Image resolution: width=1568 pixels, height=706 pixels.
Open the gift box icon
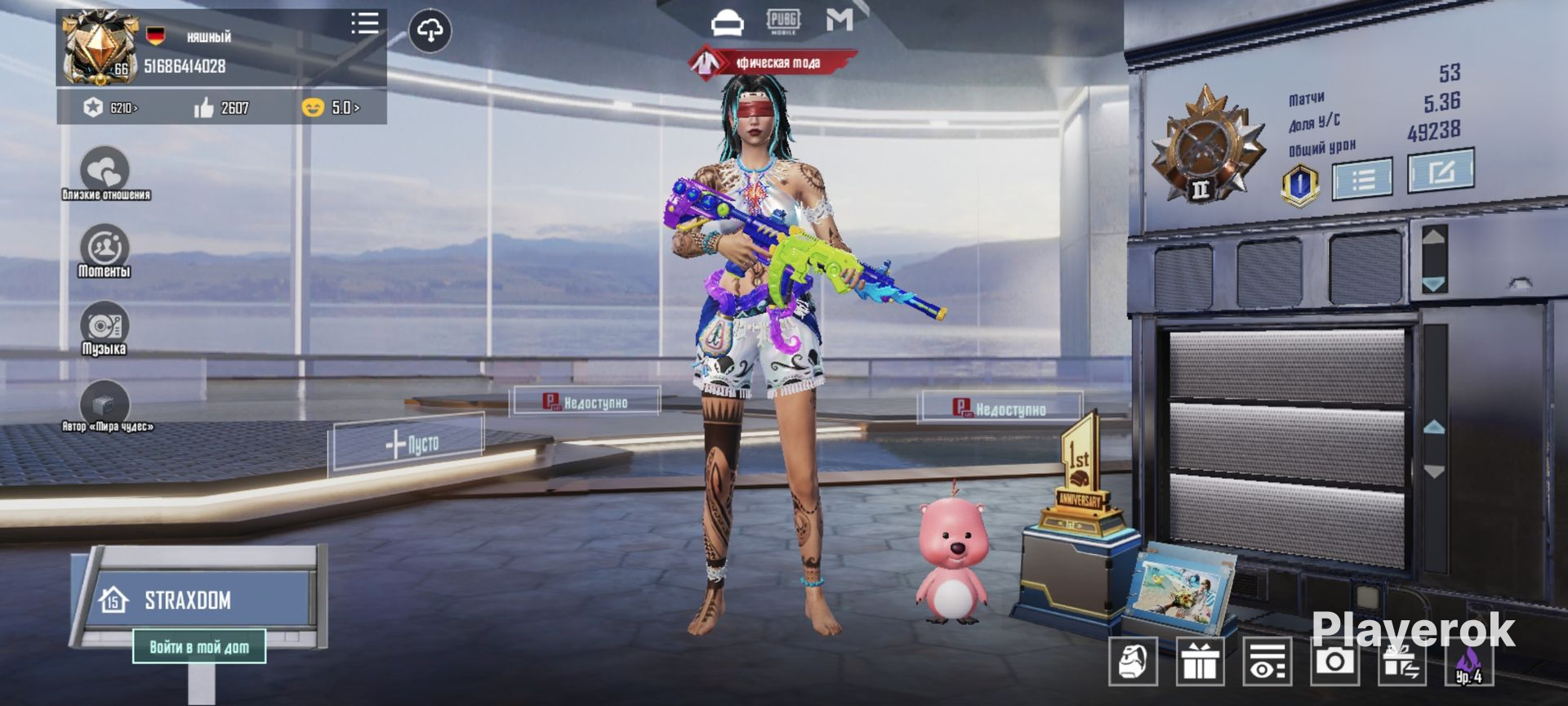(x=1200, y=661)
